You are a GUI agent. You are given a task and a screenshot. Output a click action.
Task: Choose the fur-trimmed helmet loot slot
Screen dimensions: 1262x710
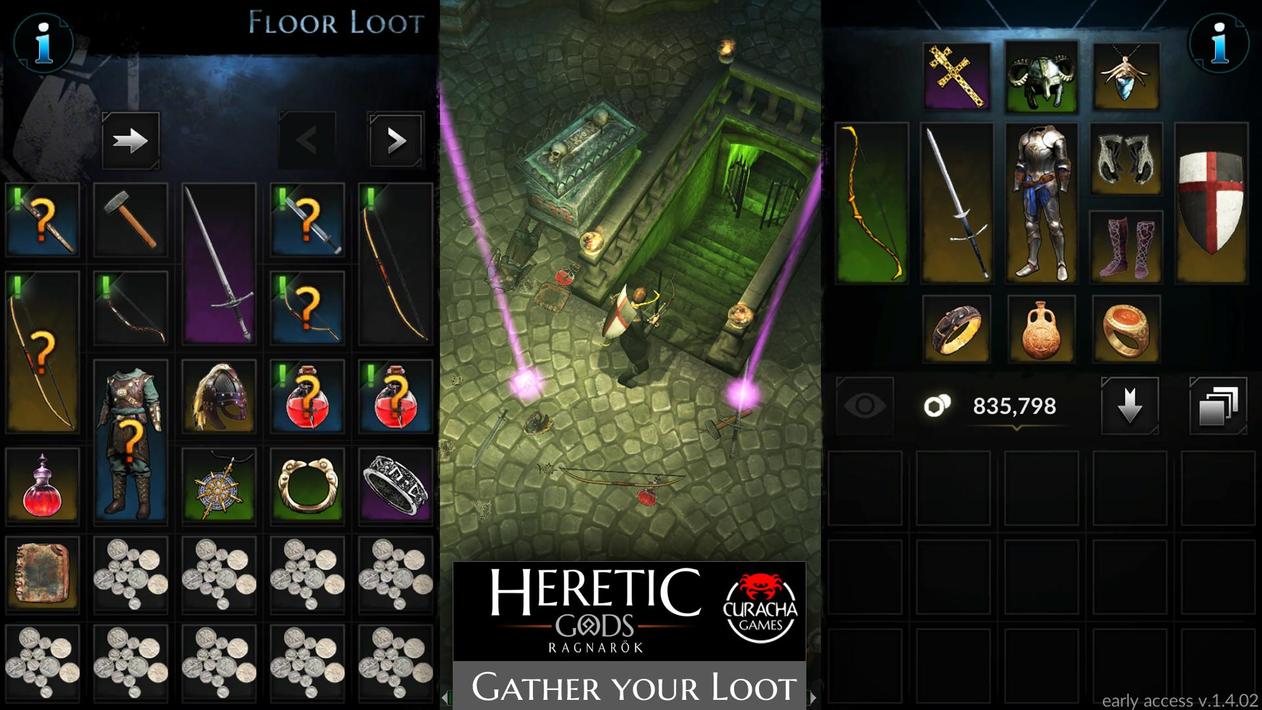(x=219, y=396)
